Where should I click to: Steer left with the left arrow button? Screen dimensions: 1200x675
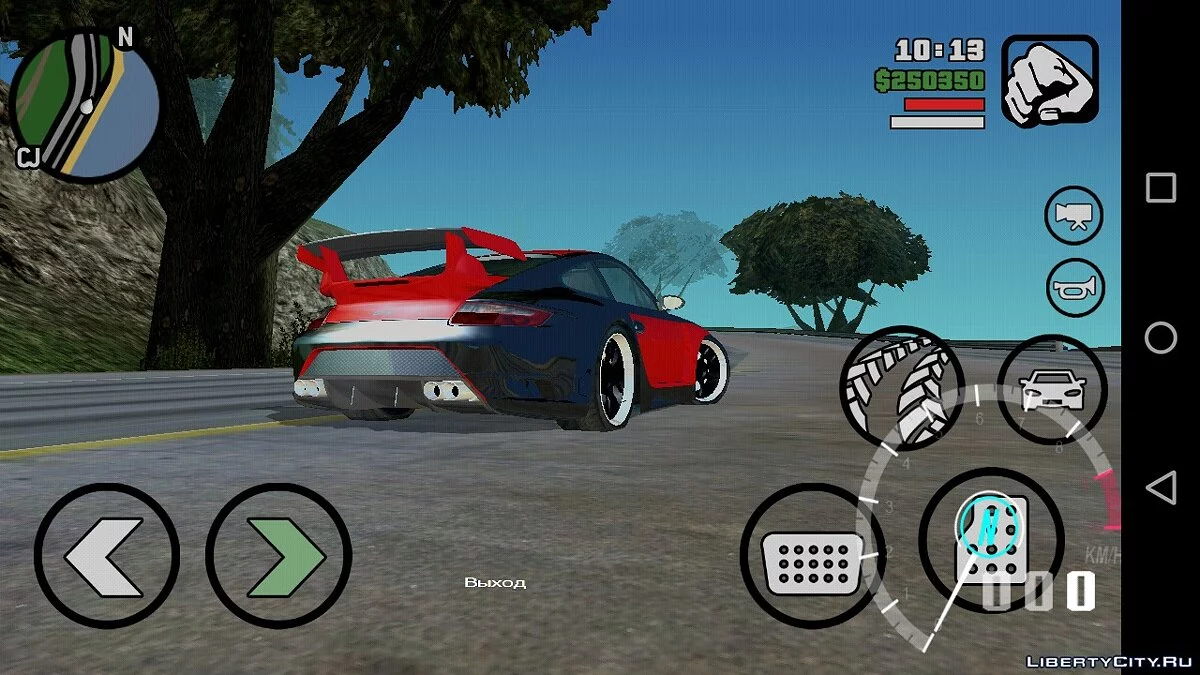click(x=106, y=555)
